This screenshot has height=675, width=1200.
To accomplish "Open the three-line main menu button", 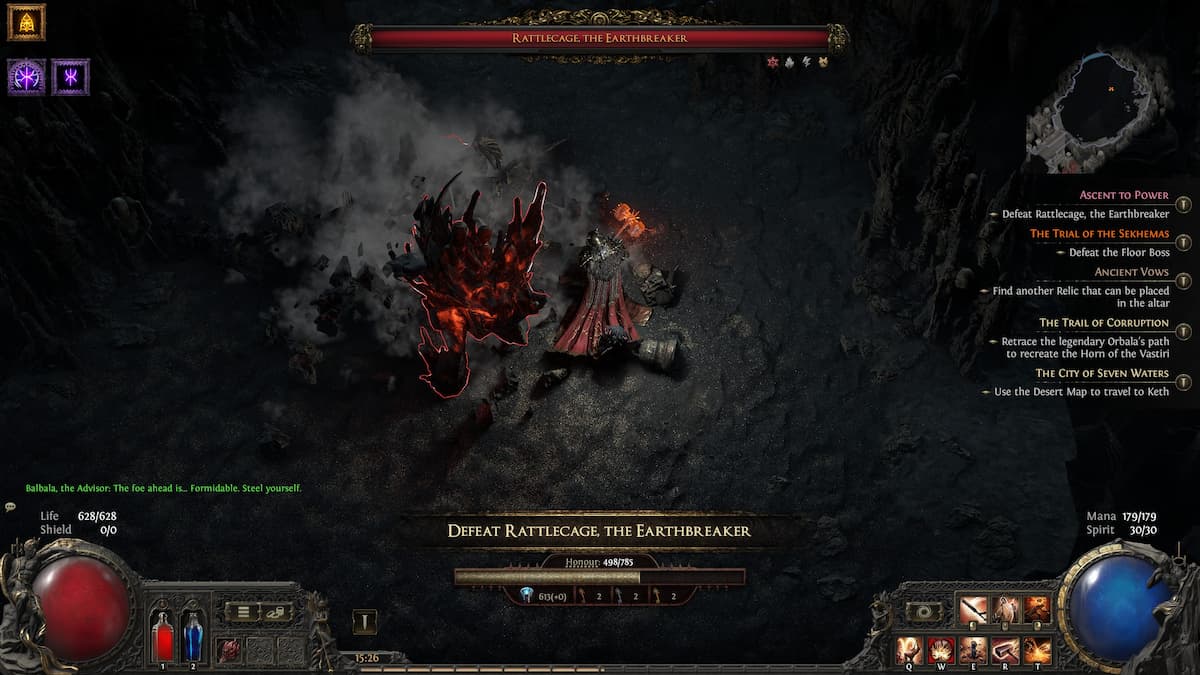I will (243, 612).
